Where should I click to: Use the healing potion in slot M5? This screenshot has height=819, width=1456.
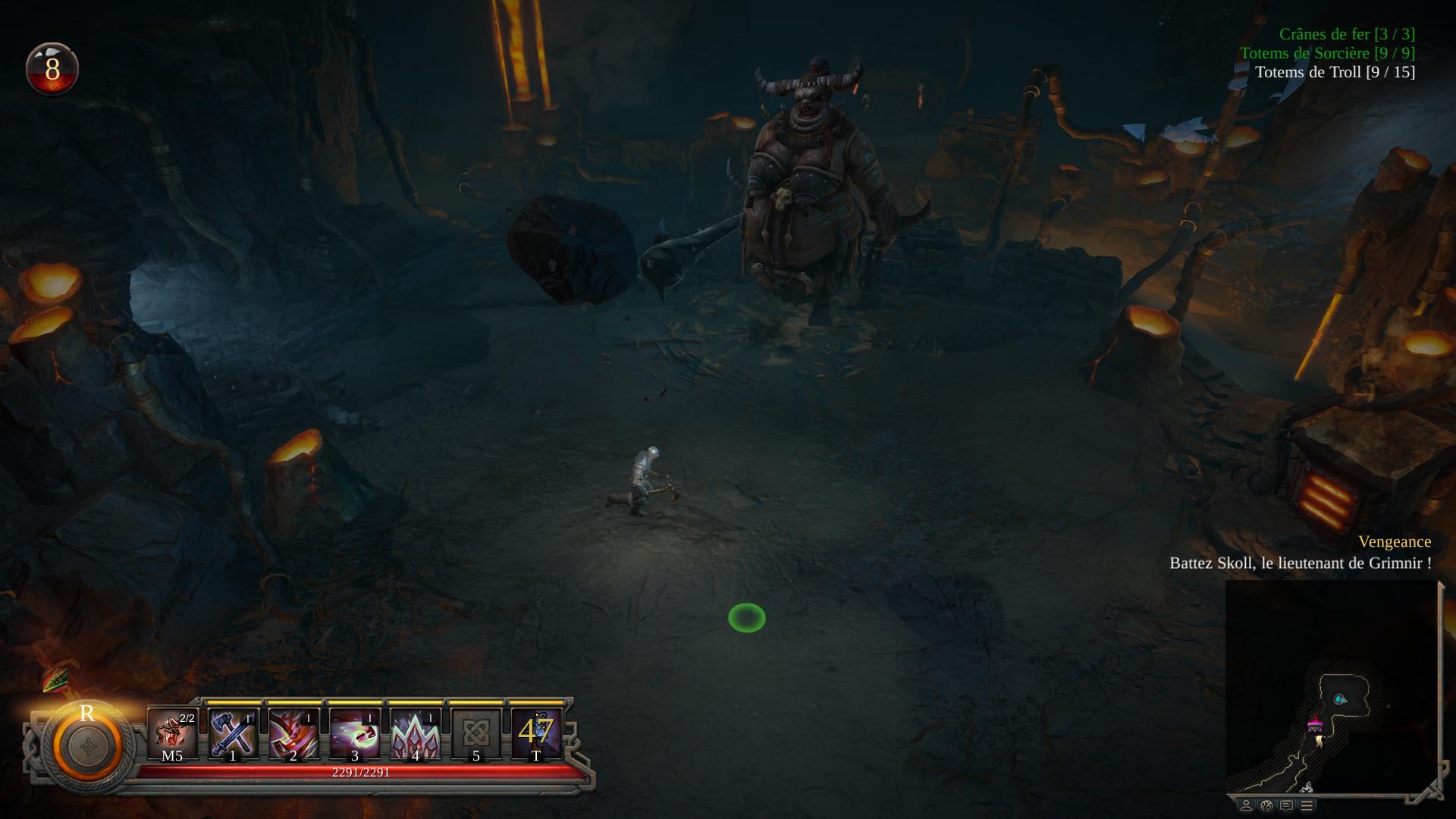tap(173, 734)
